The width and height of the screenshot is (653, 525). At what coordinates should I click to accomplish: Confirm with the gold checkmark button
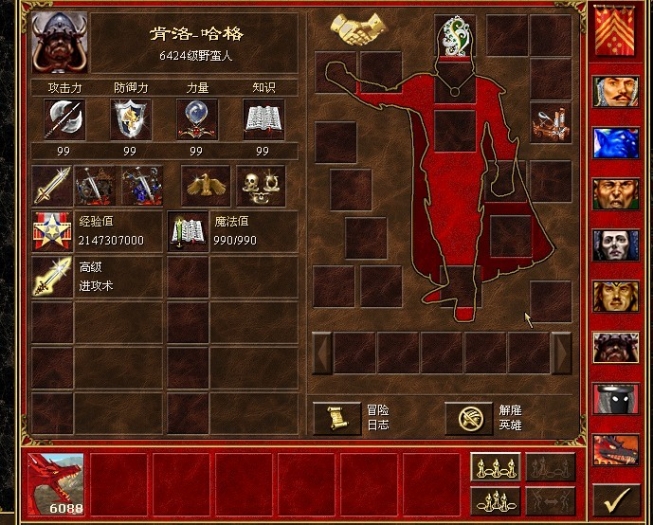point(615,497)
